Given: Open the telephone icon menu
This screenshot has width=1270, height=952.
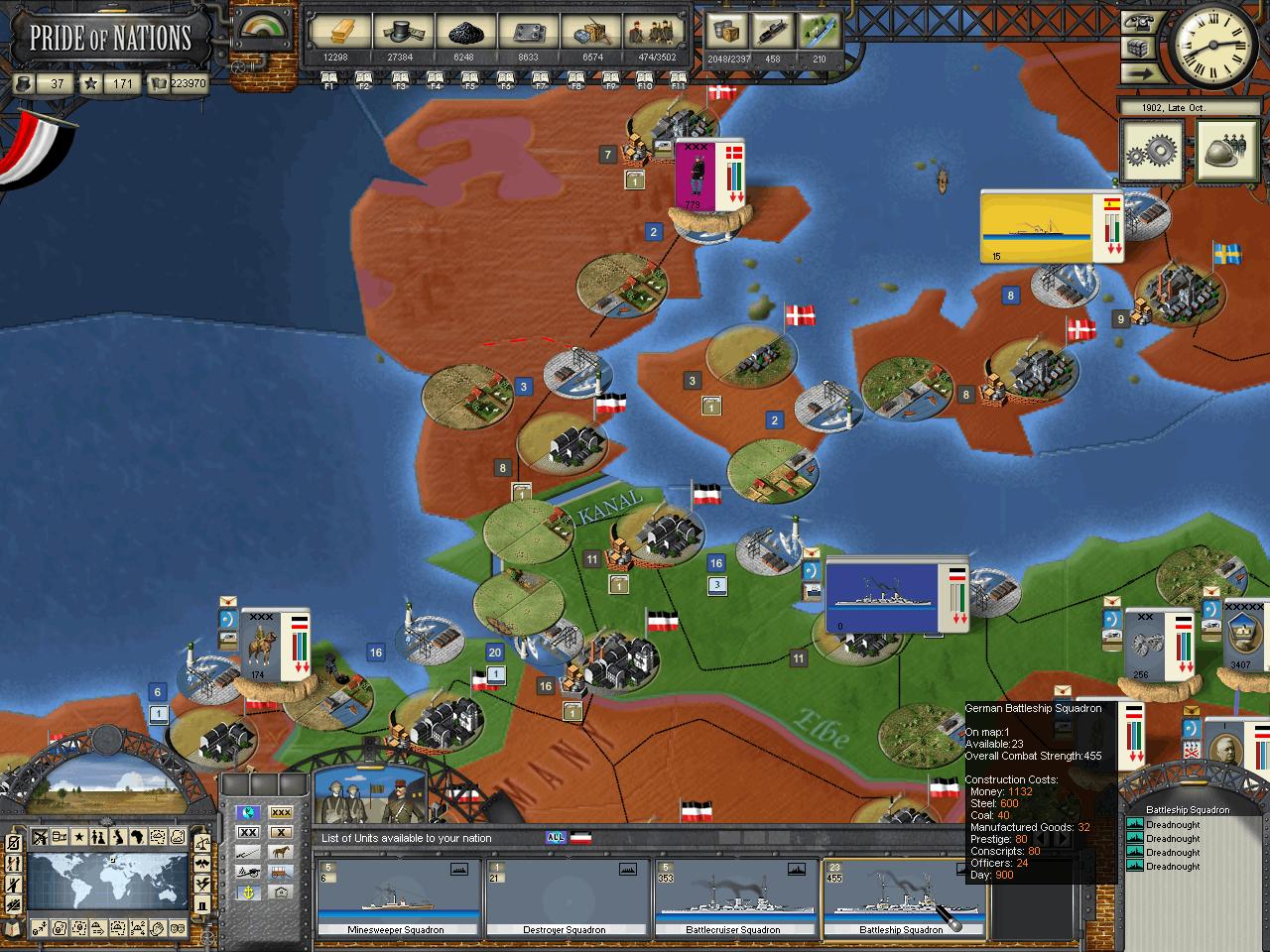Looking at the screenshot, I should pyautogui.click(x=1141, y=23).
